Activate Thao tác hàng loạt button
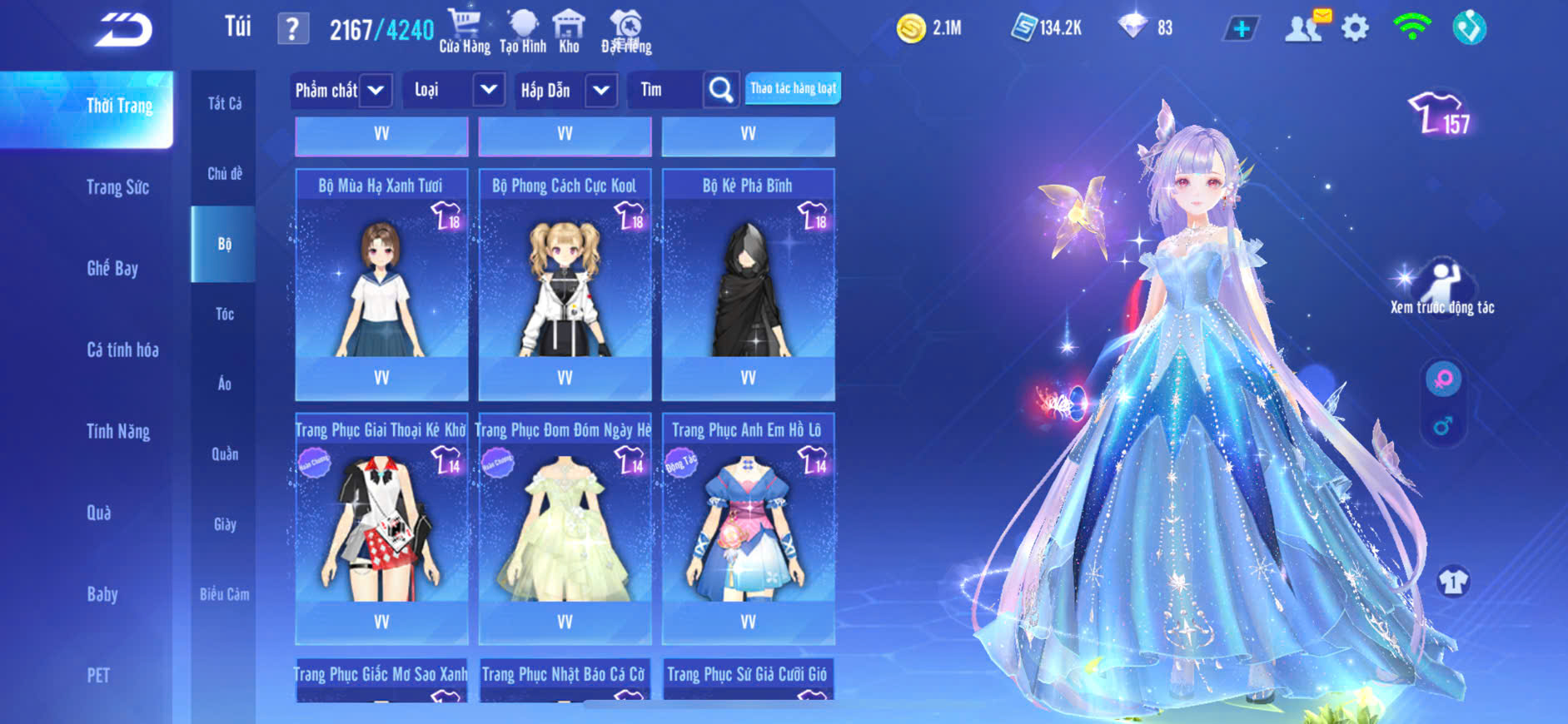 click(x=793, y=88)
